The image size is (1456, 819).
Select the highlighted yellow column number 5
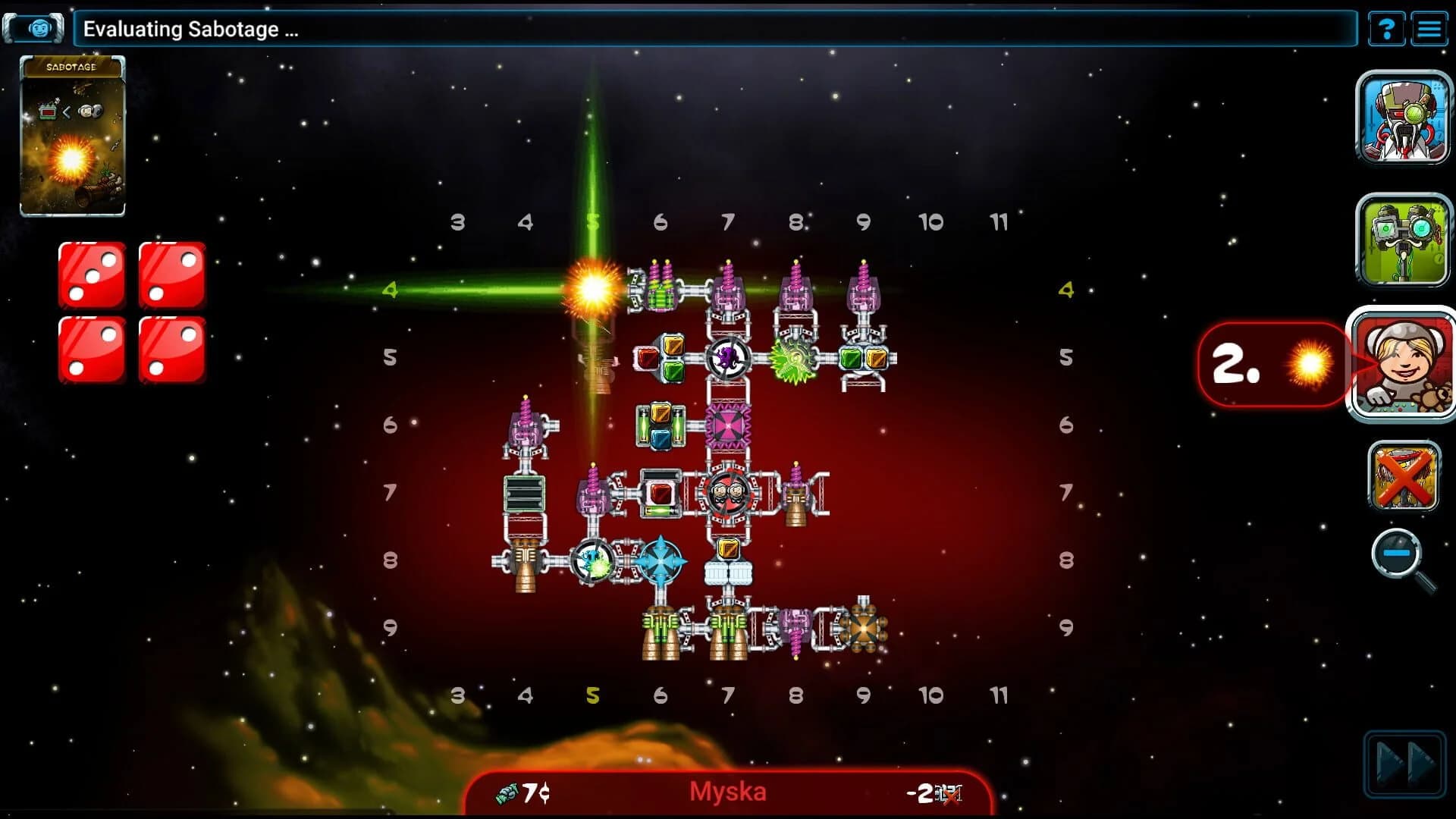594,693
